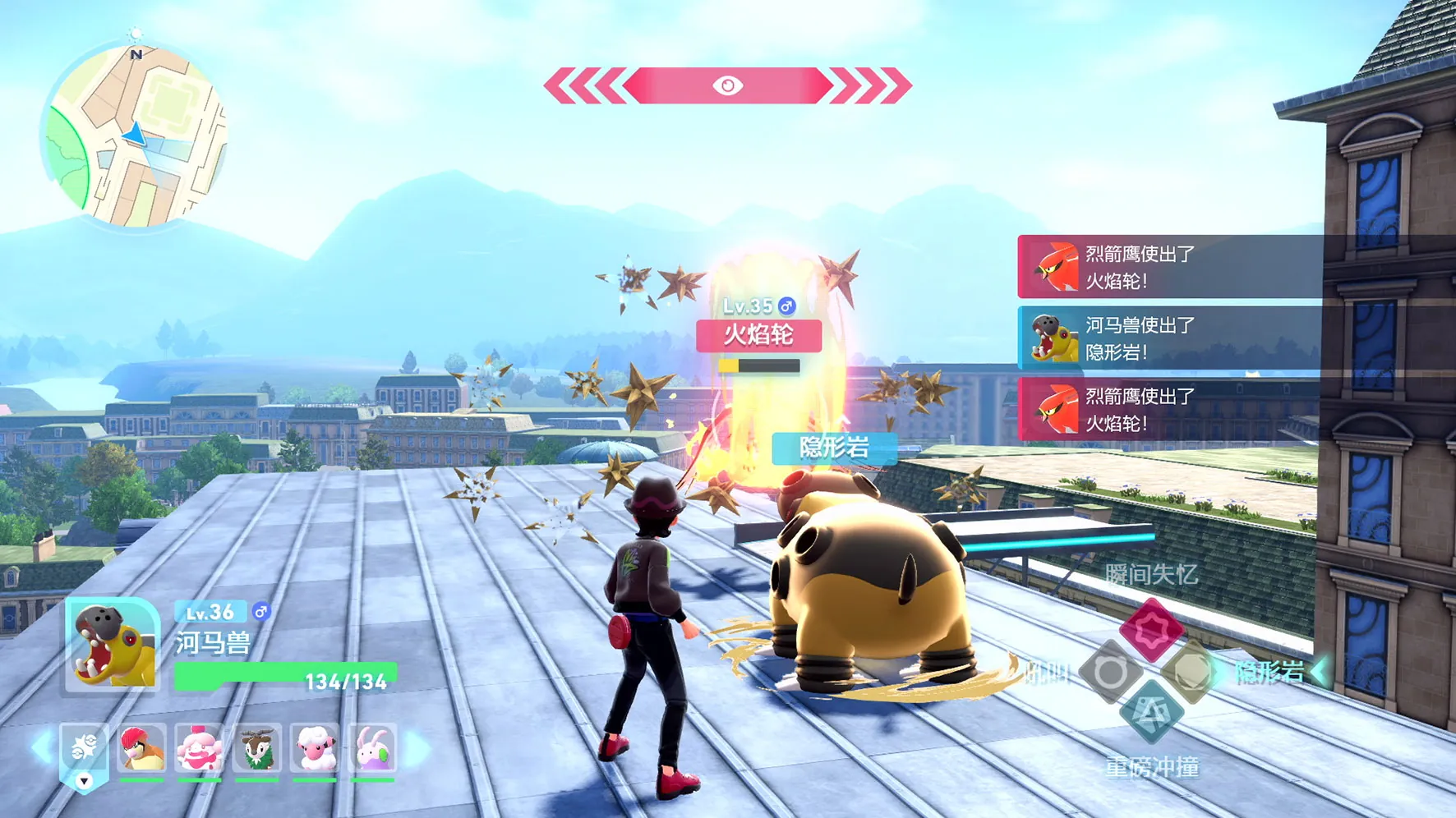The width and height of the screenshot is (1456, 818).
Task: Switch to the fluffy white sheep Pokémon
Action: (315, 748)
